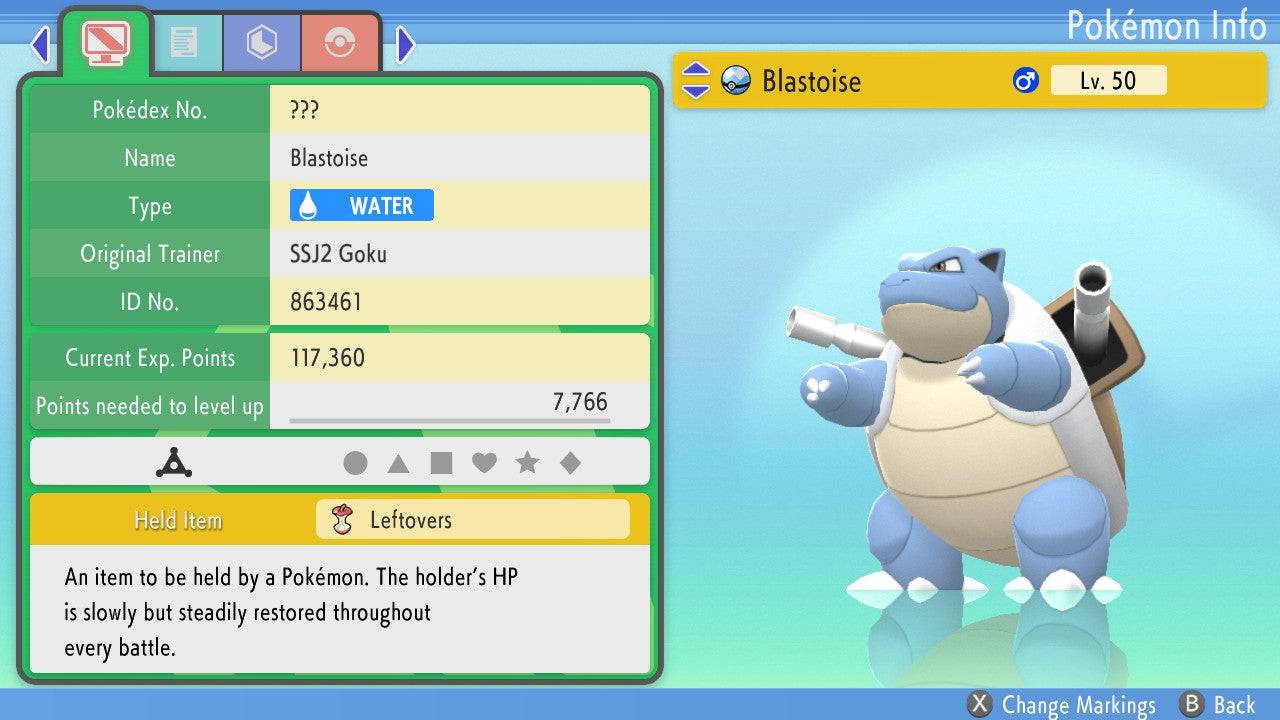
Task: Toggle the triangle marking
Action: coord(398,463)
